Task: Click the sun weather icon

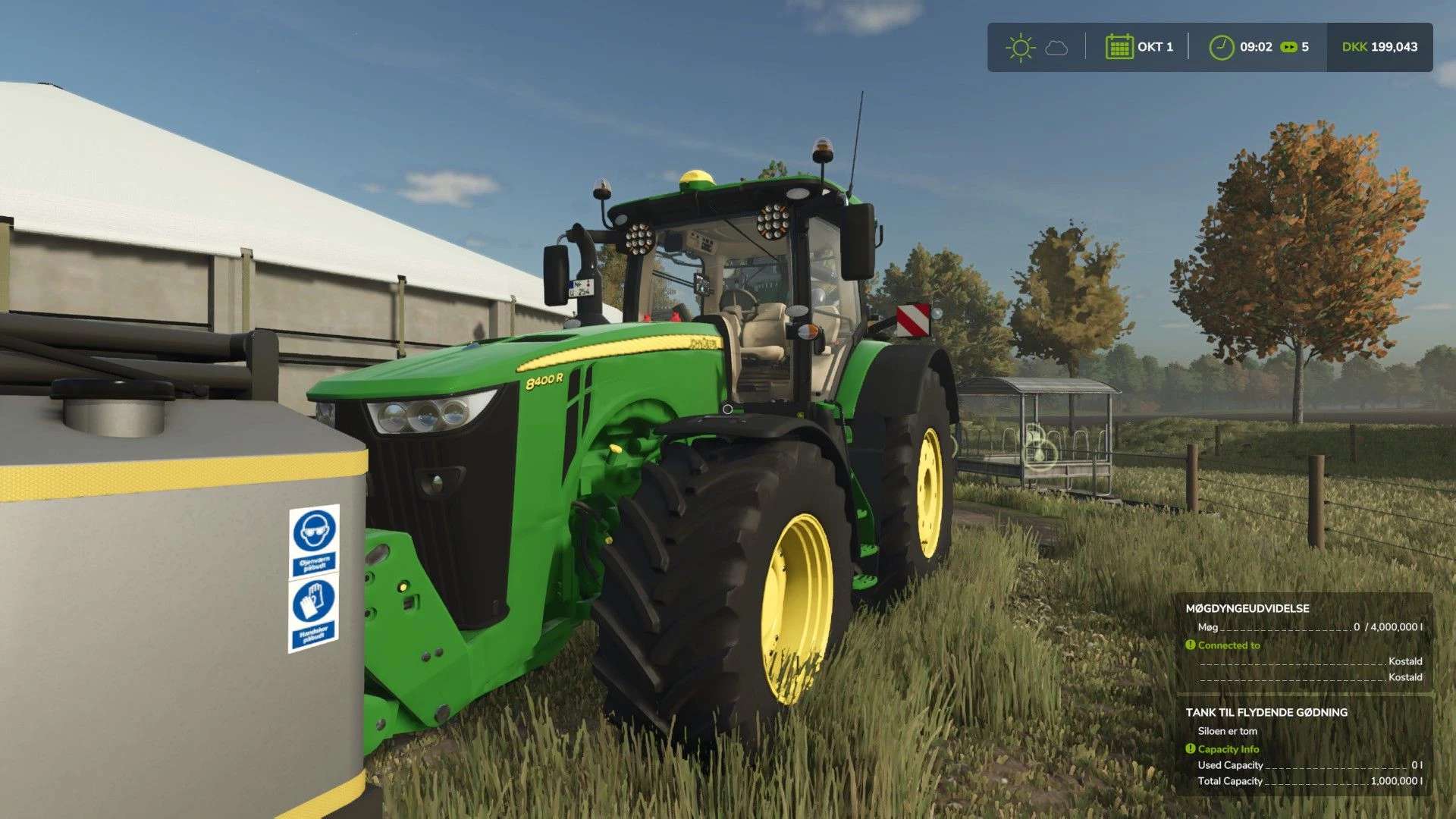Action: (x=1020, y=47)
